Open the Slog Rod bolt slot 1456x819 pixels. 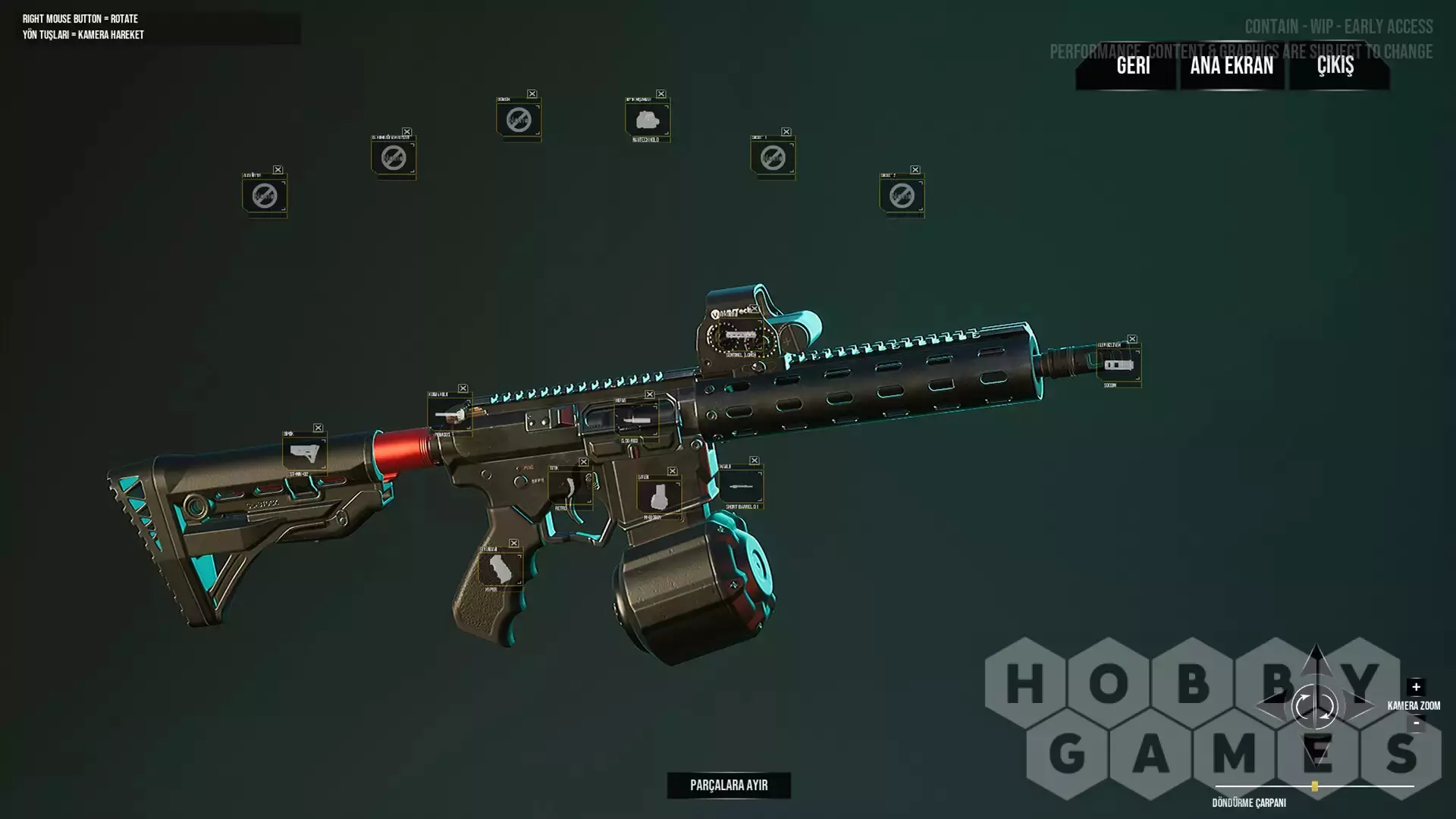tap(635, 419)
